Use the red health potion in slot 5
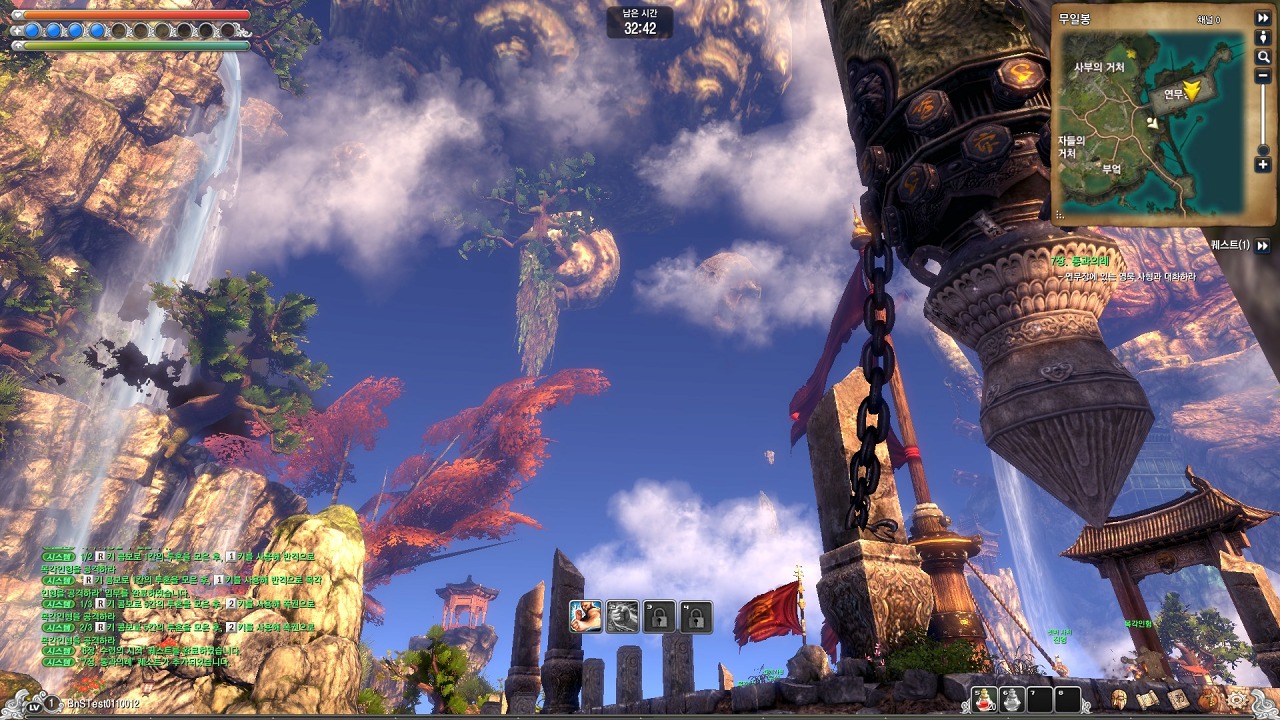Image resolution: width=1280 pixels, height=720 pixels. coord(985,700)
